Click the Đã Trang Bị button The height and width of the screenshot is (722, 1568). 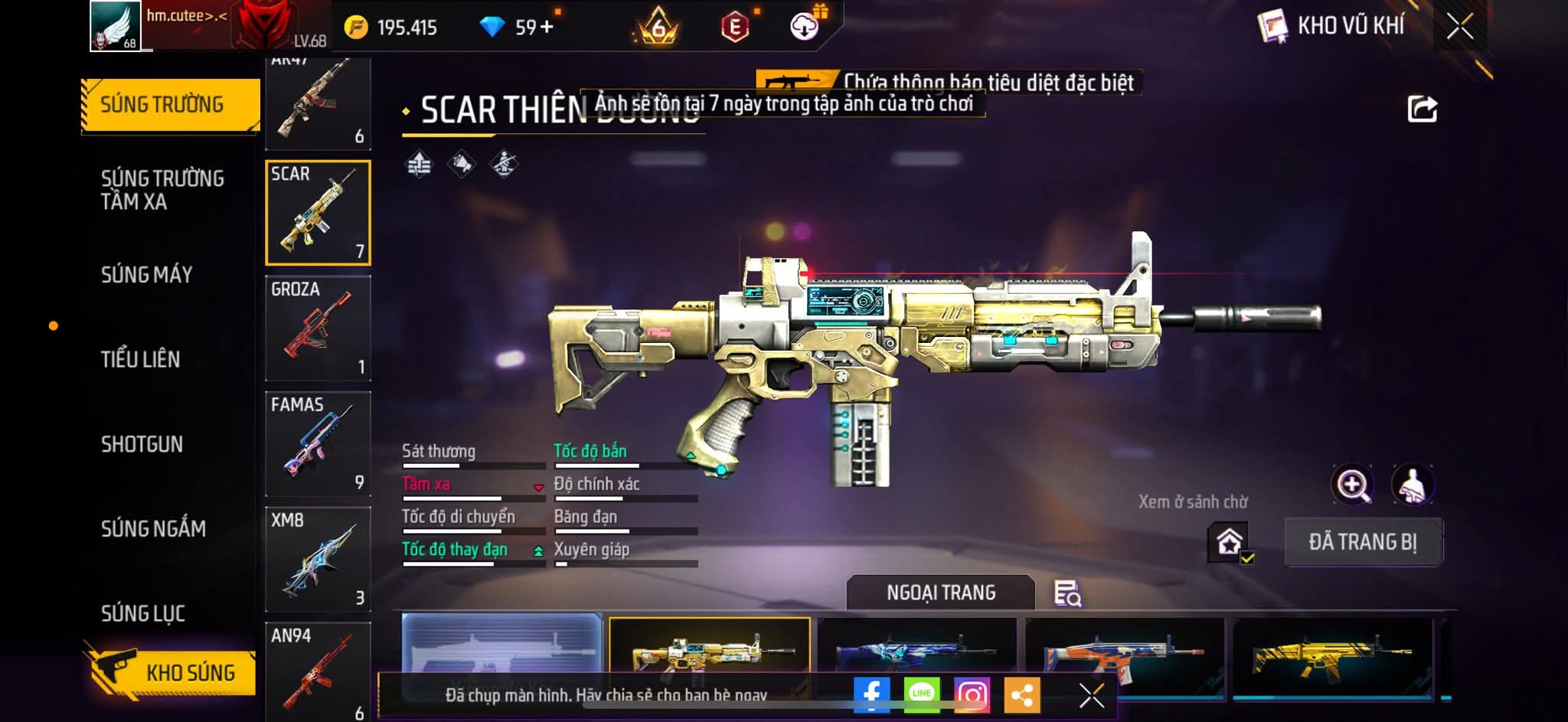point(1363,542)
